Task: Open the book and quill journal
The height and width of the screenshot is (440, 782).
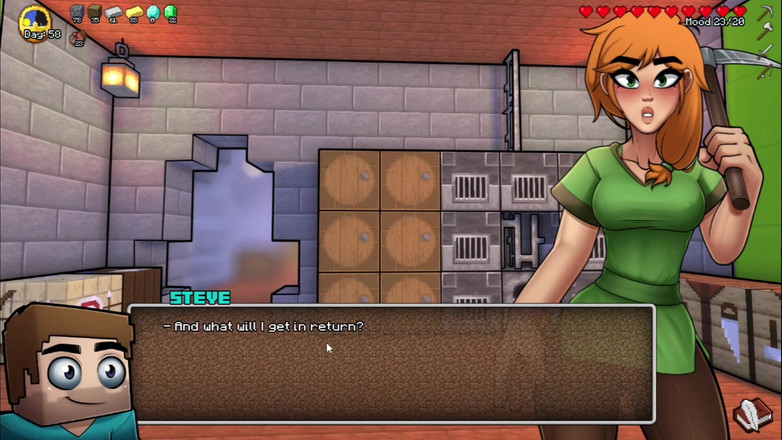Action: pos(751,412)
